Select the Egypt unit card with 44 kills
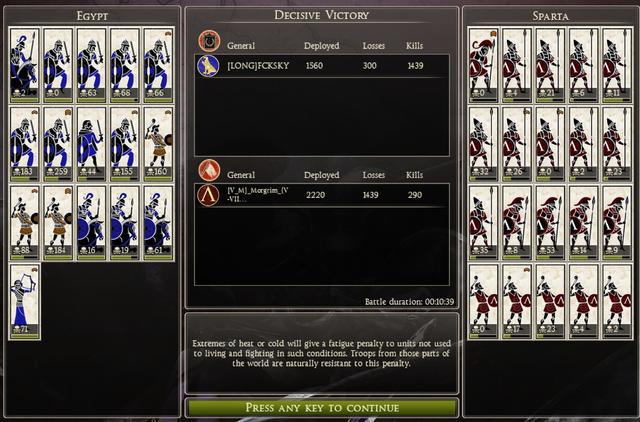 (92, 142)
